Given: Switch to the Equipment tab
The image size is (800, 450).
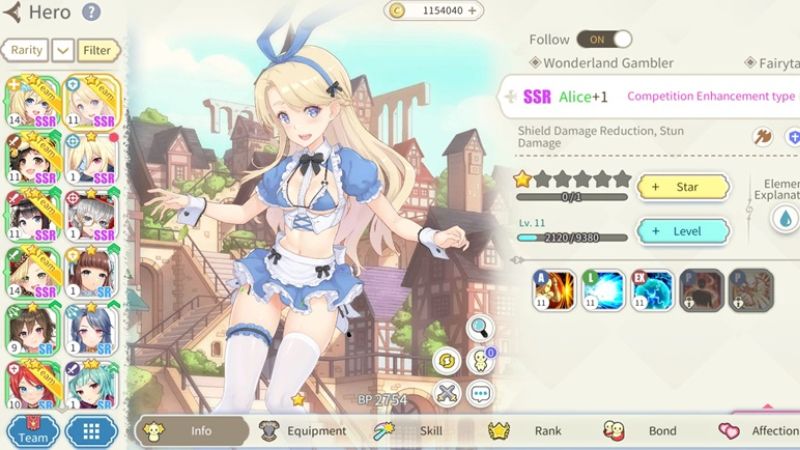Looking at the screenshot, I should (304, 431).
